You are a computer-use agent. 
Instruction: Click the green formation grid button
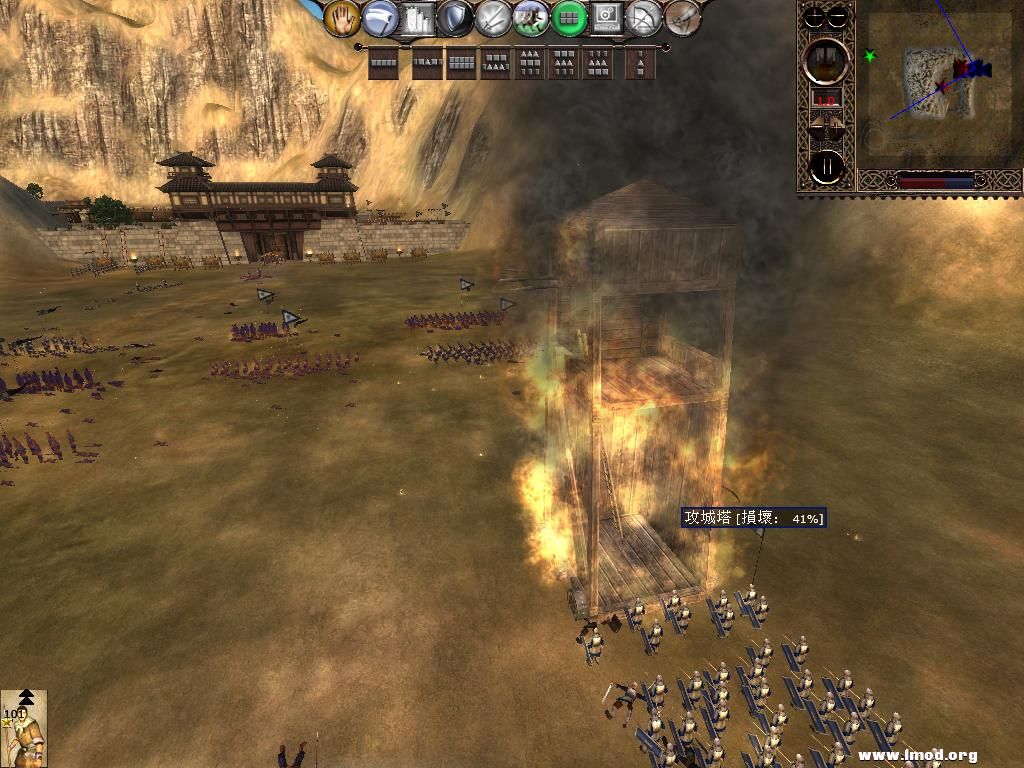(x=569, y=17)
